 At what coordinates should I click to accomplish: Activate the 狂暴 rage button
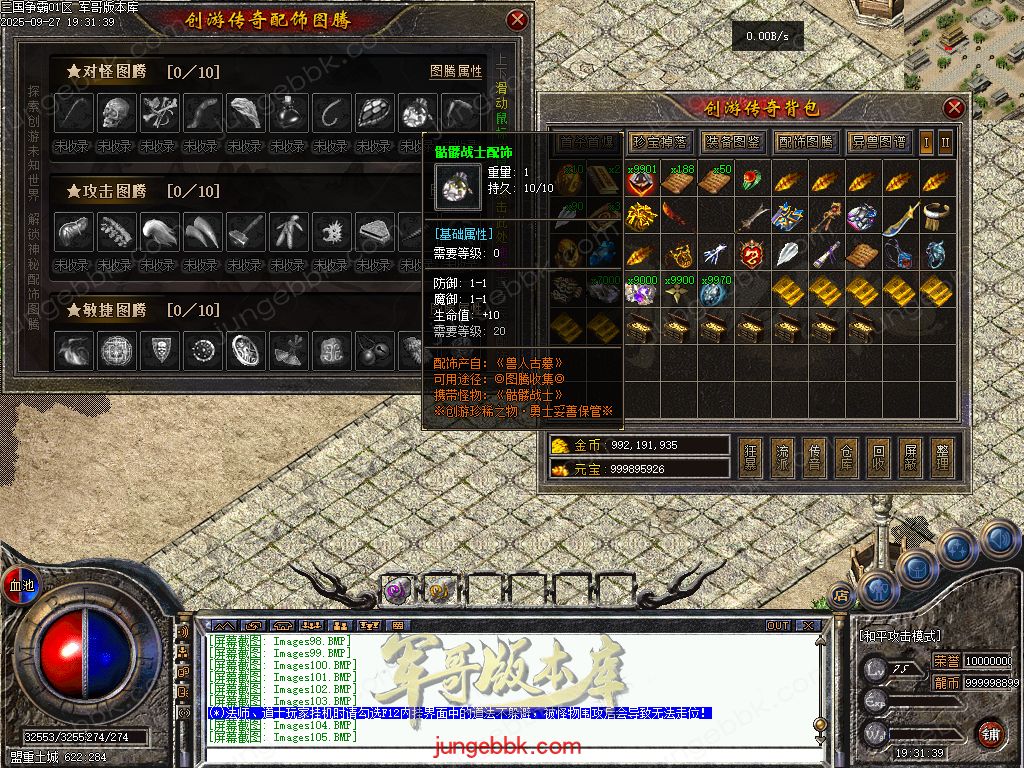click(x=751, y=457)
